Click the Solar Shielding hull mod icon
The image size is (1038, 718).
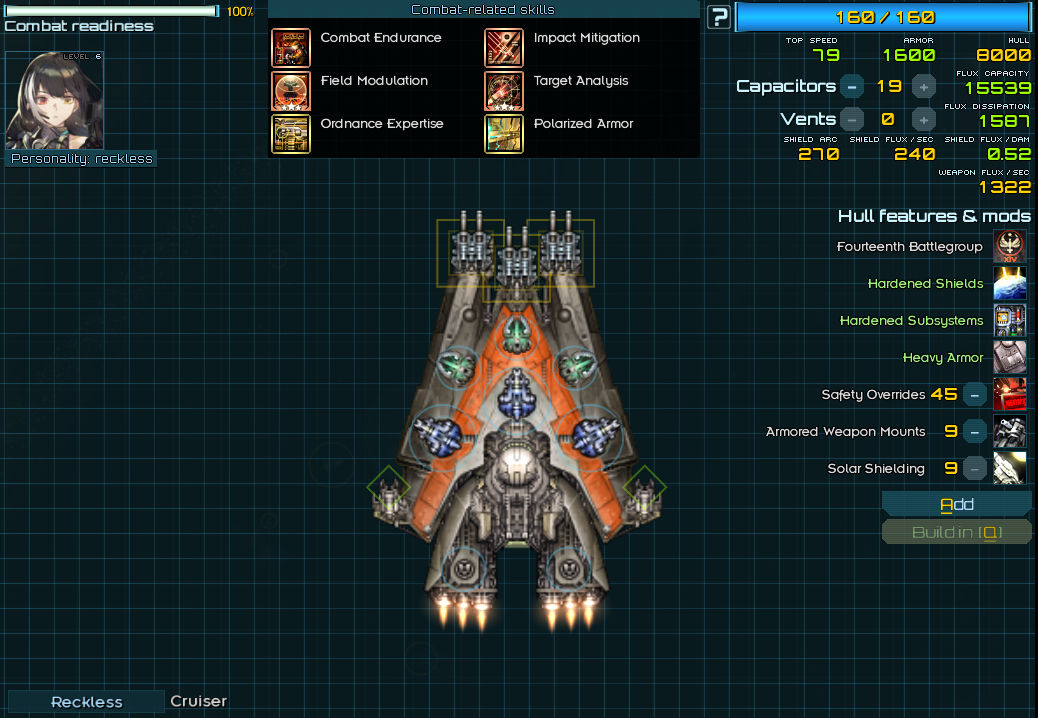[x=1010, y=469]
